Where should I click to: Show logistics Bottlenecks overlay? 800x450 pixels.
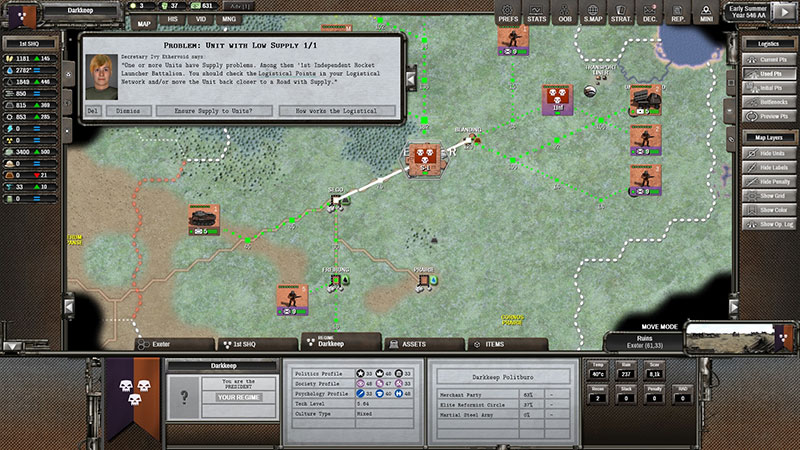coord(768,102)
